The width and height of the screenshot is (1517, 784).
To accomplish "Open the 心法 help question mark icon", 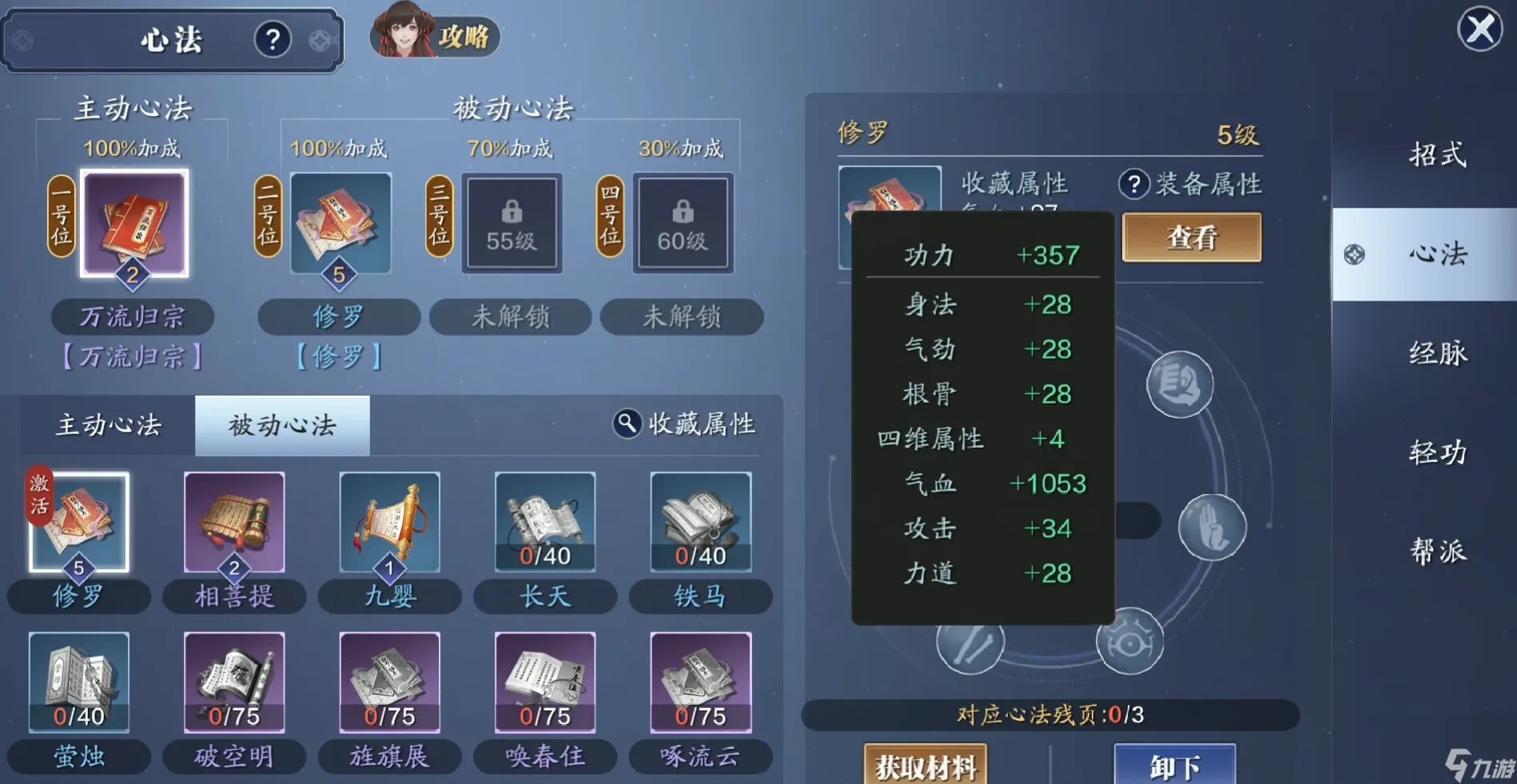I will [273, 38].
